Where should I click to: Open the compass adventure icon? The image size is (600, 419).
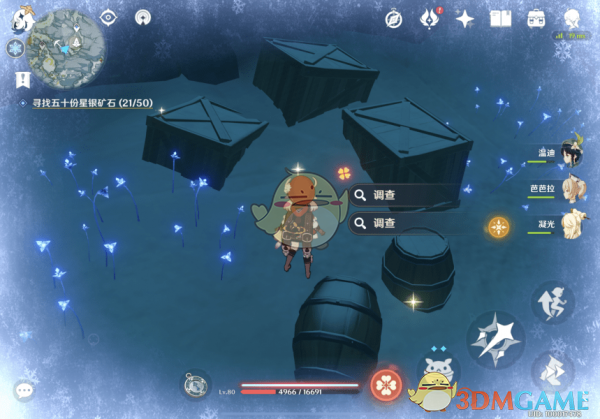[x=394, y=18]
